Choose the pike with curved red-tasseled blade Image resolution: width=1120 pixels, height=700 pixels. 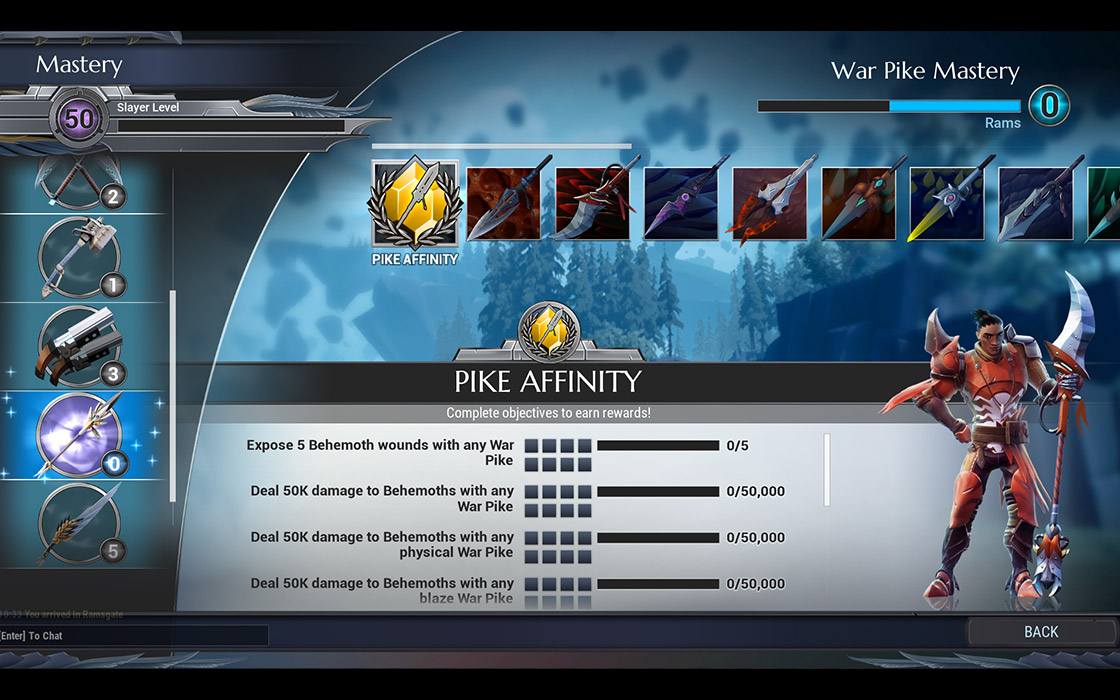tap(592, 204)
